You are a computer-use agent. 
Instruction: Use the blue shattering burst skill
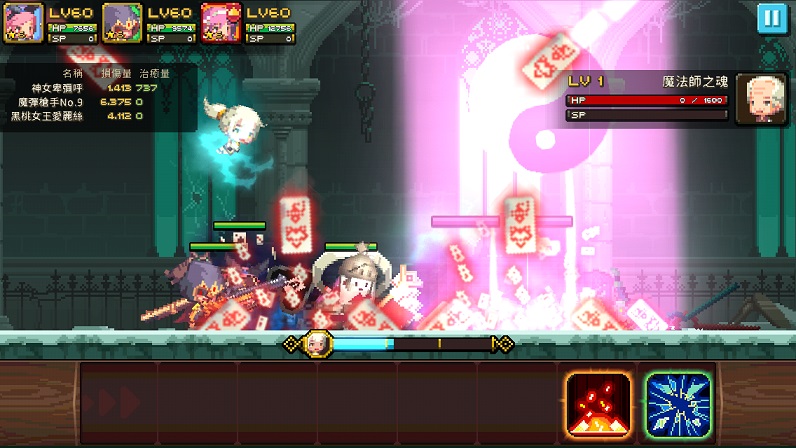tap(677, 404)
